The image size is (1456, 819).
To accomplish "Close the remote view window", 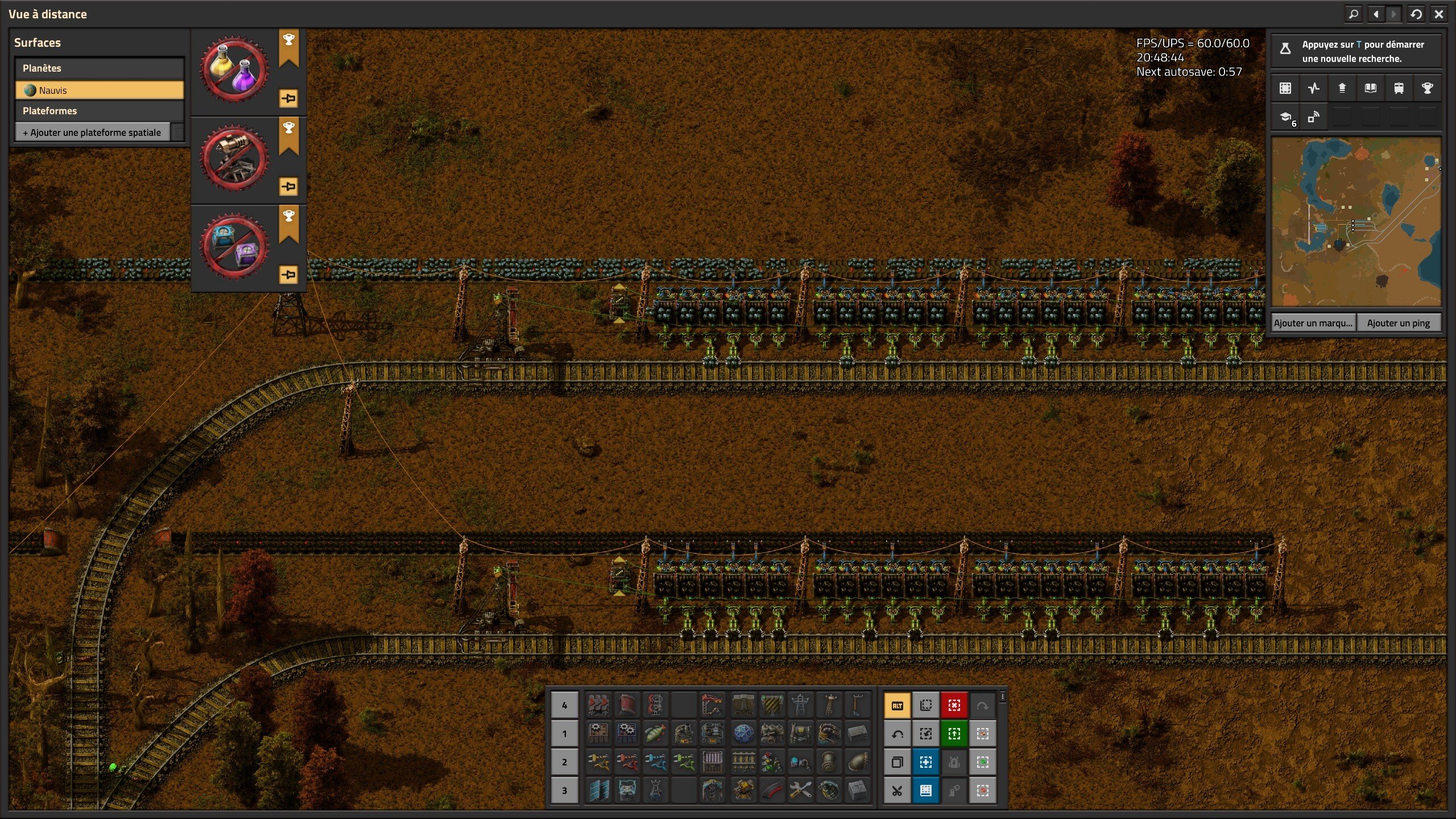I will (x=1438, y=14).
